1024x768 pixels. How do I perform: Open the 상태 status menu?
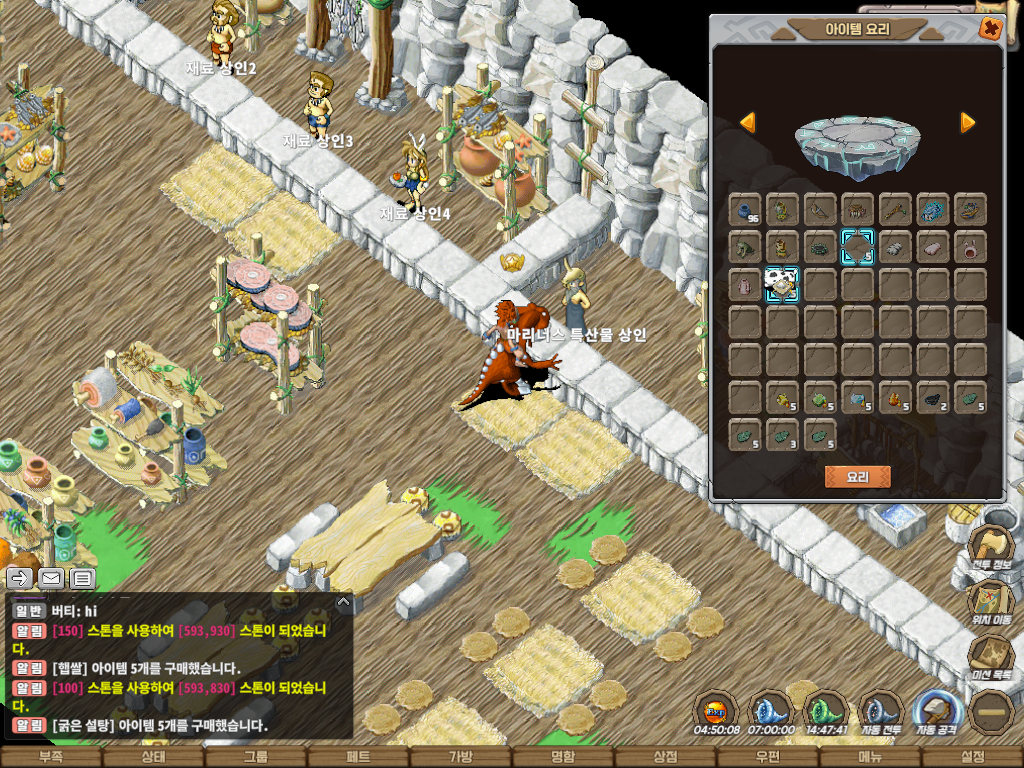click(153, 757)
